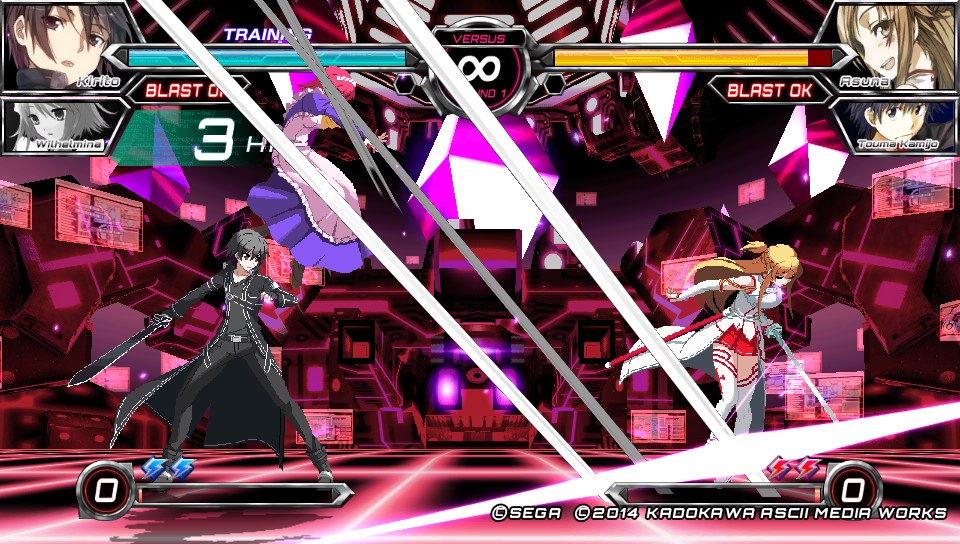Activate Asuna's BLAST OK indicator
960x544 pixels.
[769, 91]
